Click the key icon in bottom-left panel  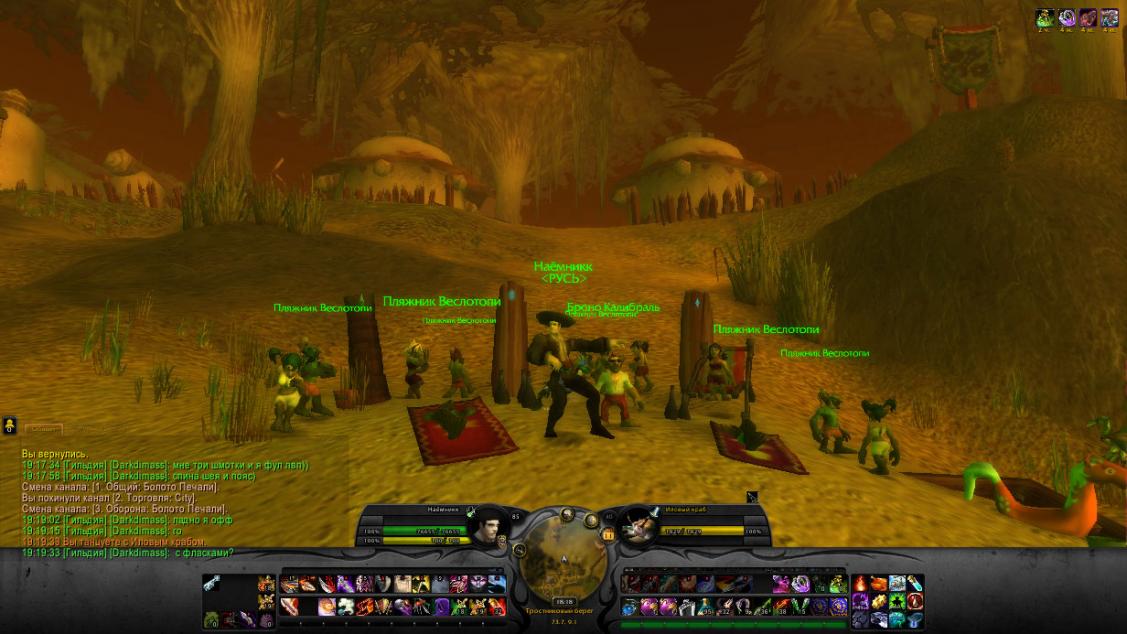[212, 584]
